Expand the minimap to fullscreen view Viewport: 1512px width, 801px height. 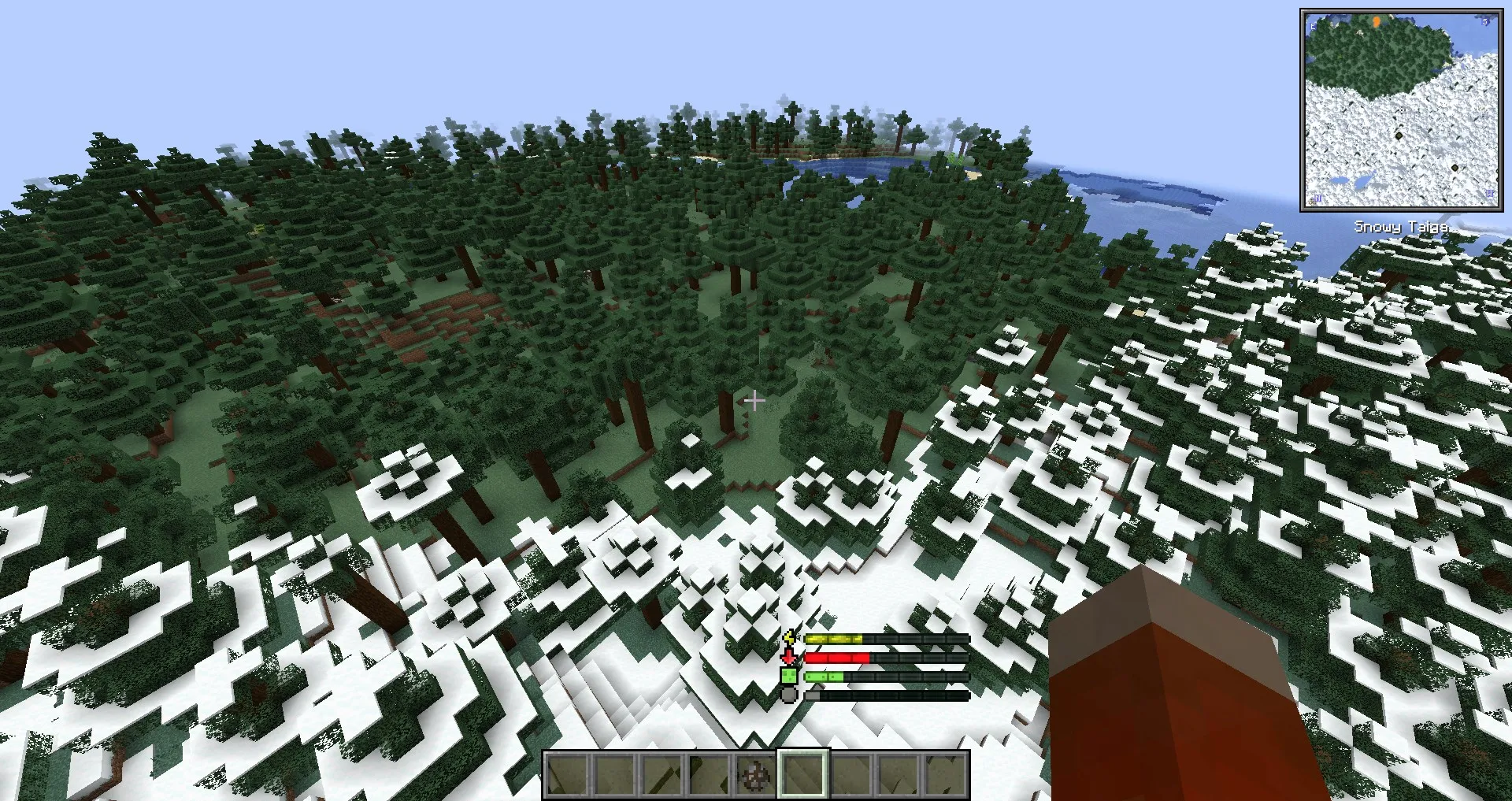[1402, 108]
